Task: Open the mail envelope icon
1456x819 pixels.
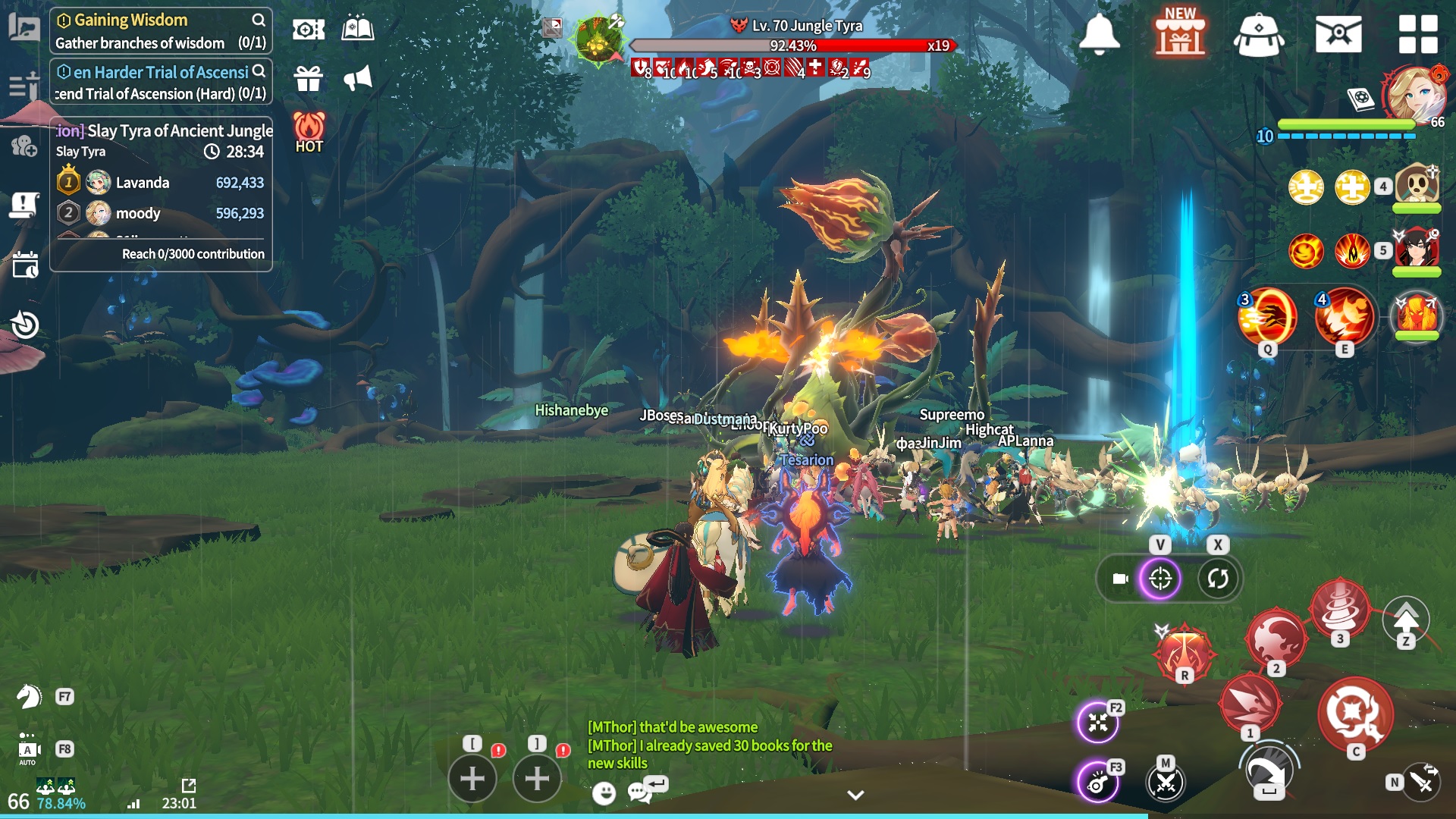Action: 1338,34
